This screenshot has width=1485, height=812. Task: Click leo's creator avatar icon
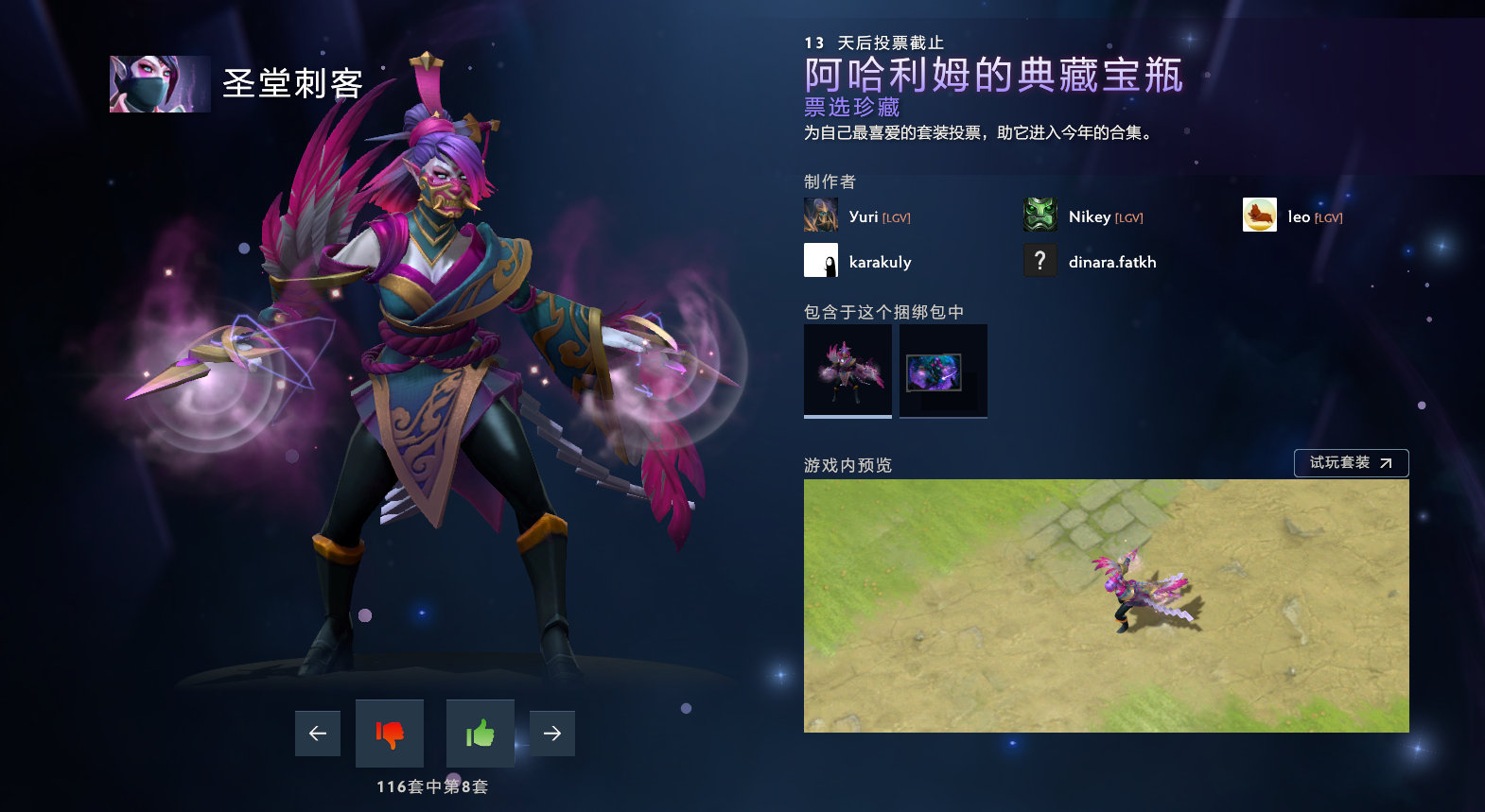pyautogui.click(x=1259, y=215)
